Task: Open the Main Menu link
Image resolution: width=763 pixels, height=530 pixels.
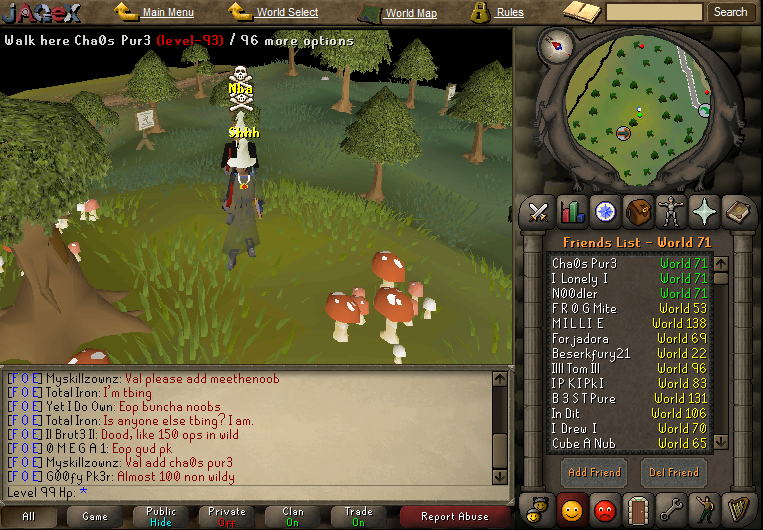Action: click(167, 13)
